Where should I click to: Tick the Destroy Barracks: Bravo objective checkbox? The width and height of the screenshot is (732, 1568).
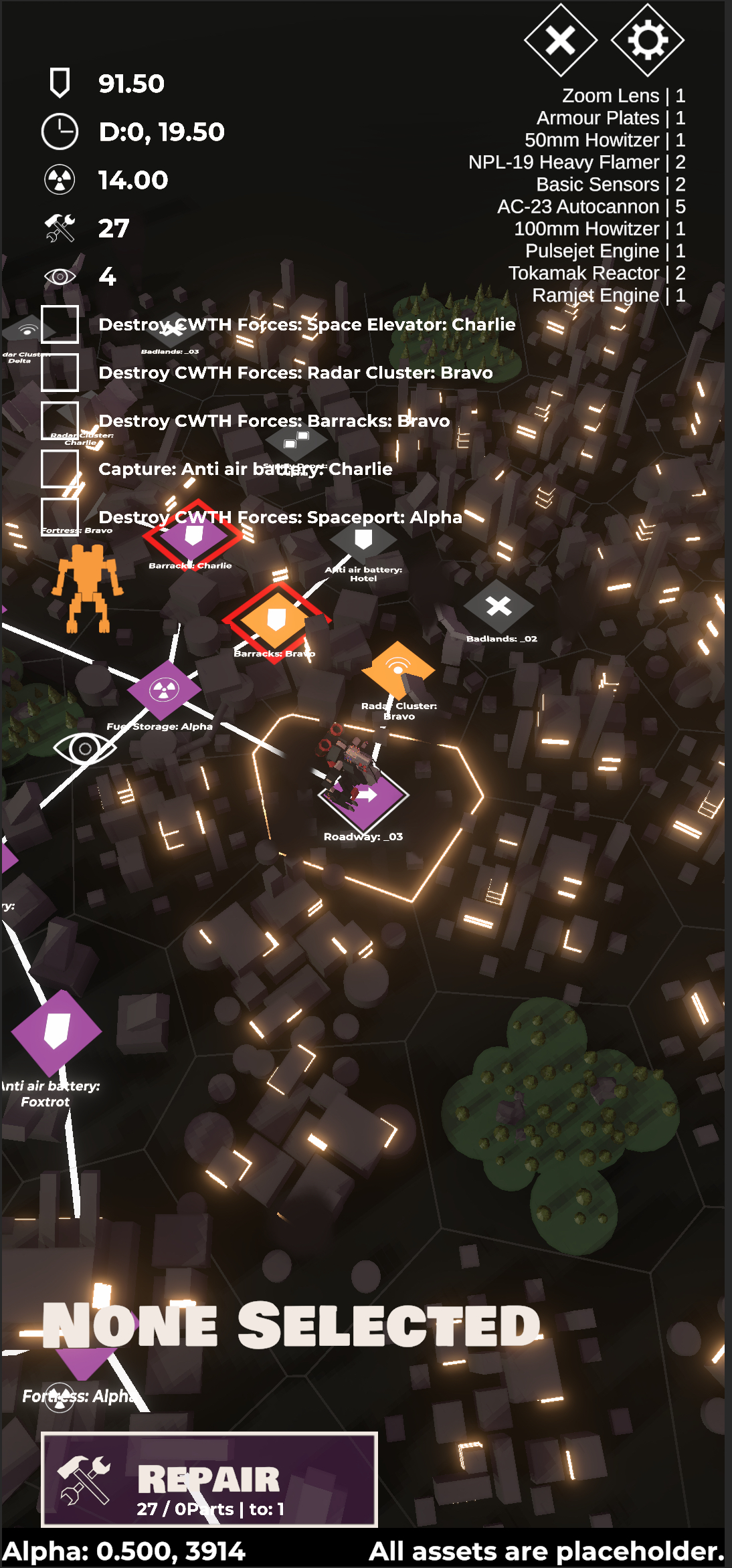click(60, 421)
